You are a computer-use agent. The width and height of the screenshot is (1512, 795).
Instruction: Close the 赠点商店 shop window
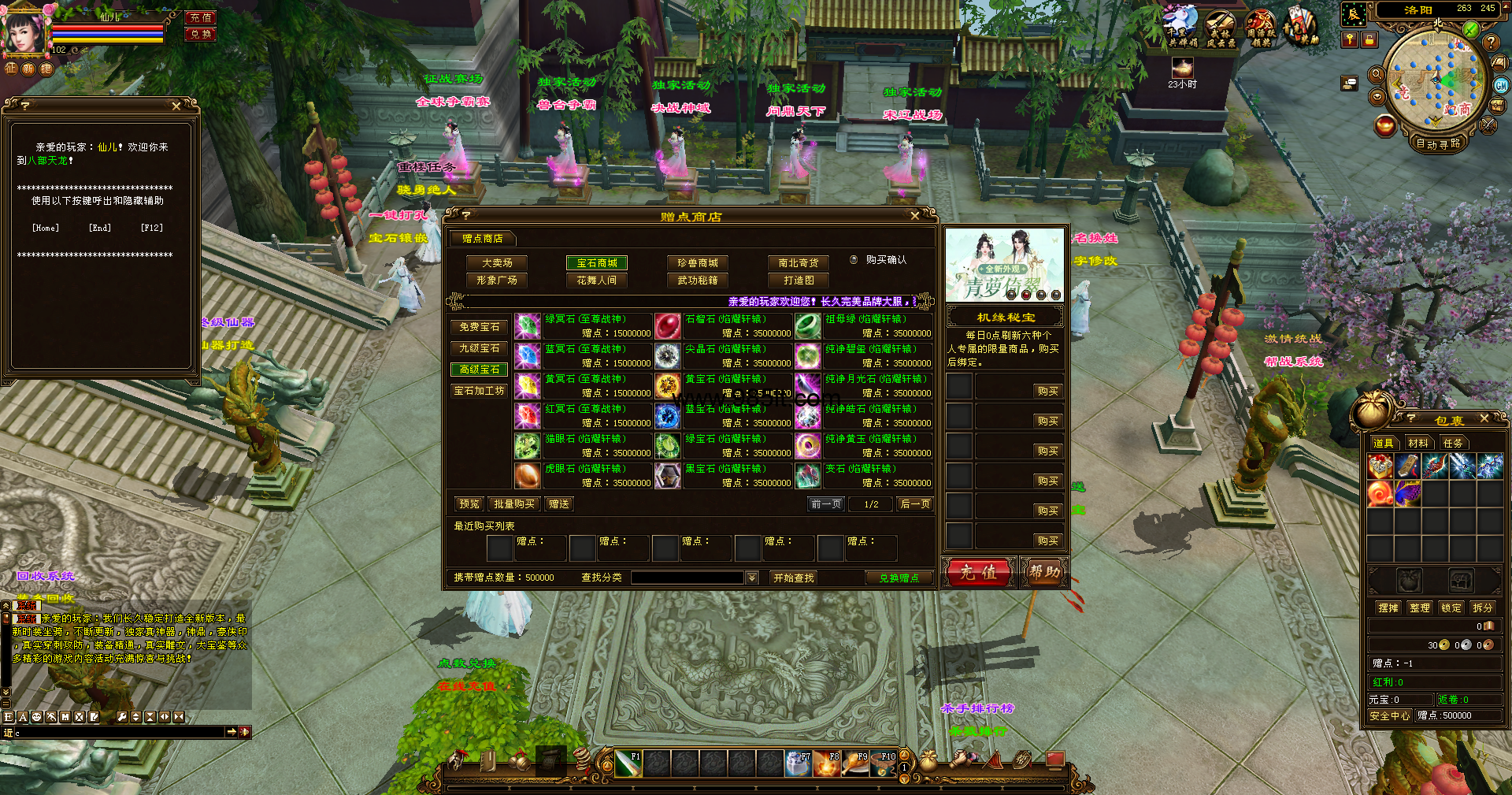(x=914, y=215)
